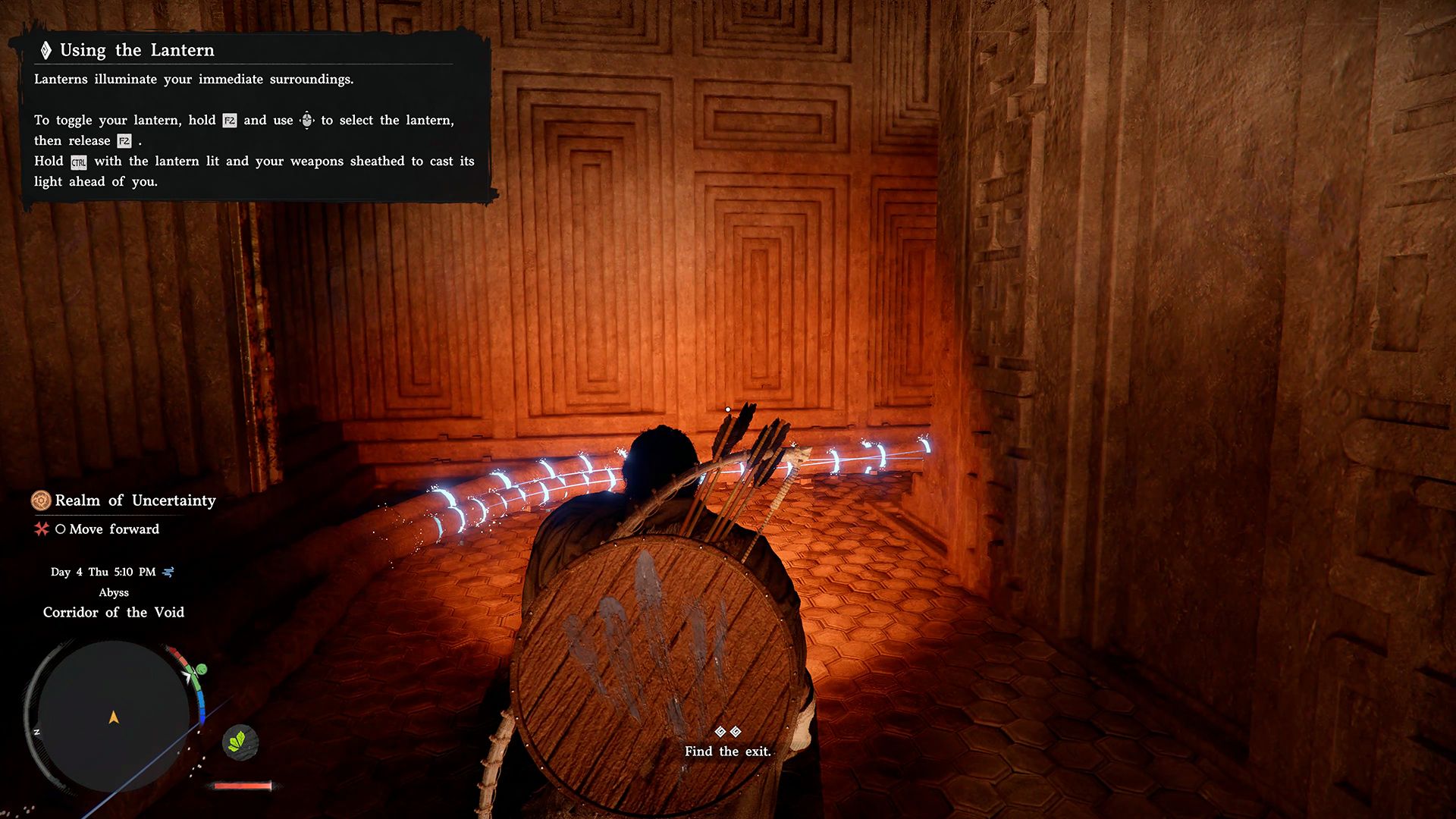The image size is (1456, 819).
Task: Select the Abyss area label
Action: [x=115, y=592]
